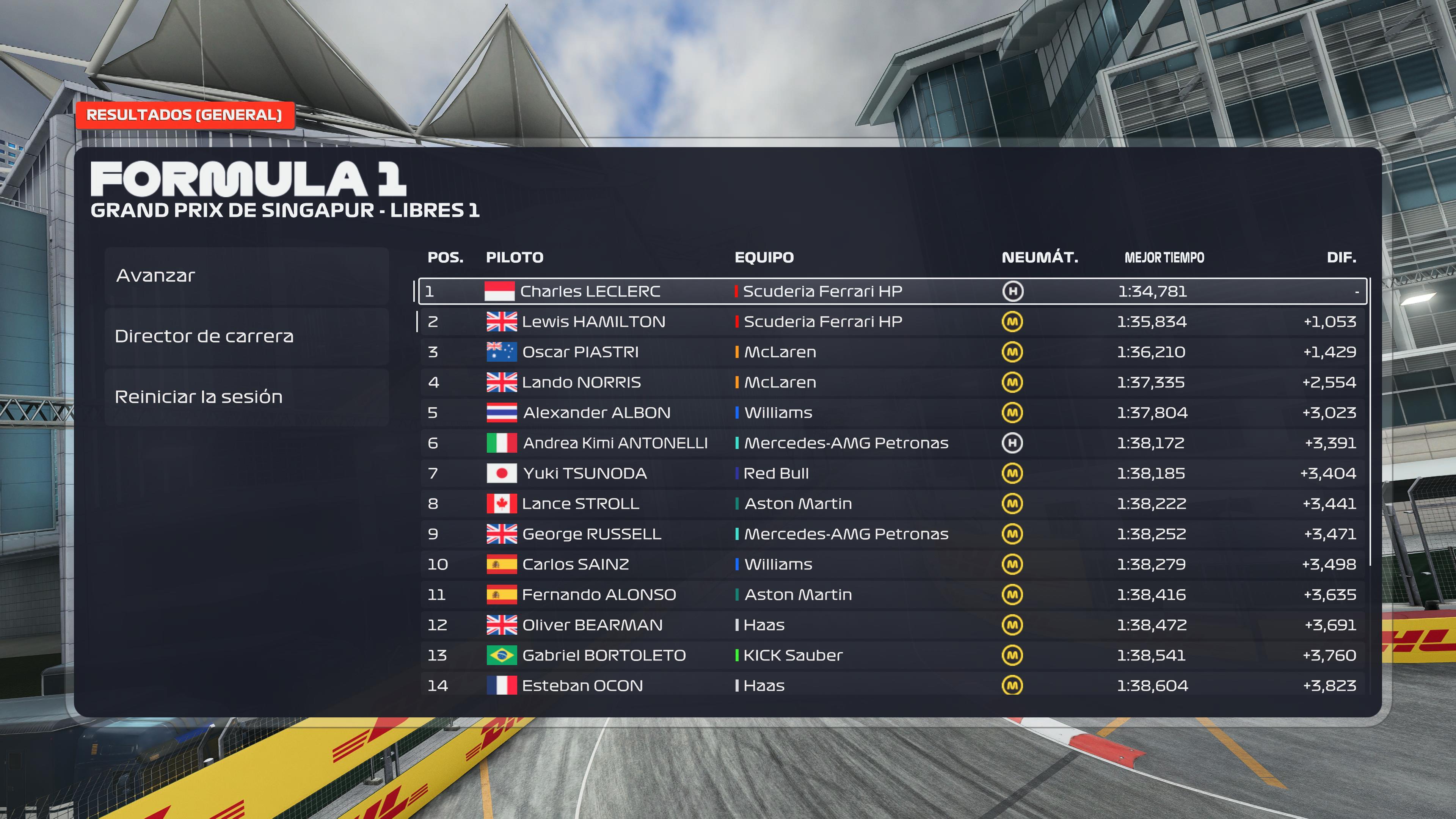Screen dimensions: 1456x819
Task: Select Charles LECLERC's result row
Action: [x=892, y=291]
